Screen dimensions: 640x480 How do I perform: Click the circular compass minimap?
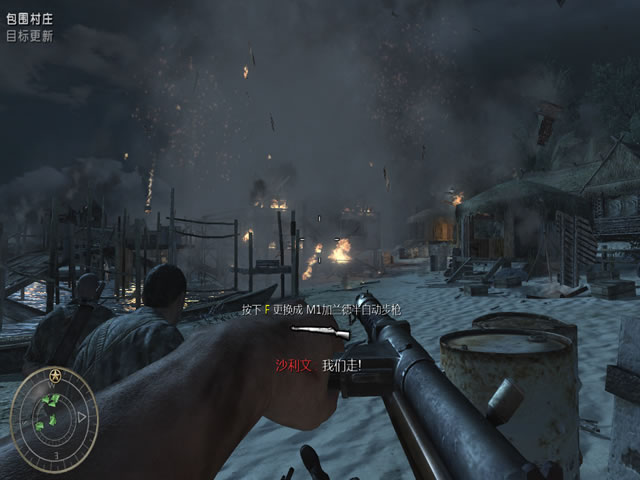54,415
